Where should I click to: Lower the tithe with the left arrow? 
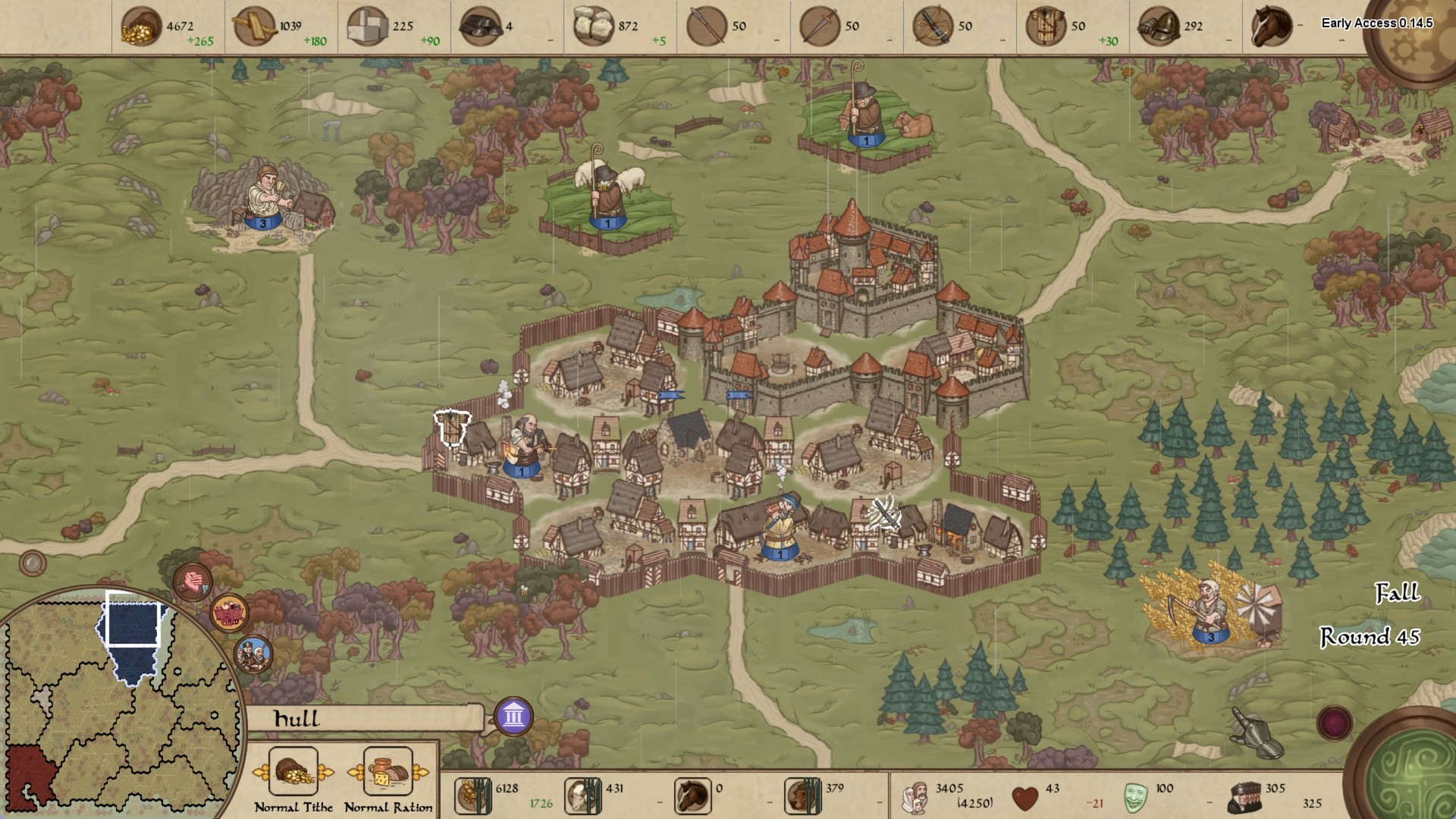pyautogui.click(x=262, y=773)
